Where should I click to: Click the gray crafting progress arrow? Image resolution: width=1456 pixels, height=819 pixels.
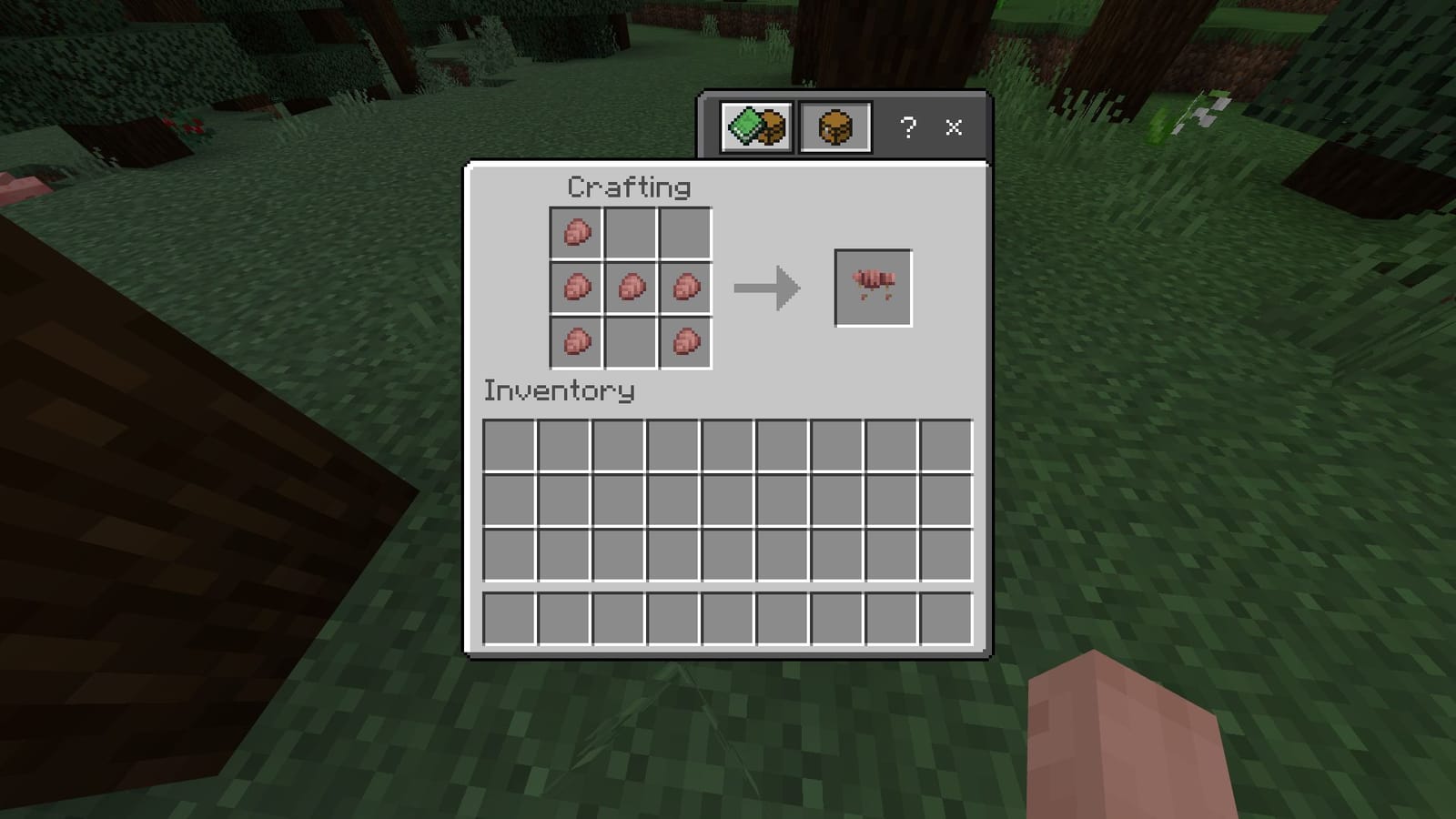coord(766,287)
